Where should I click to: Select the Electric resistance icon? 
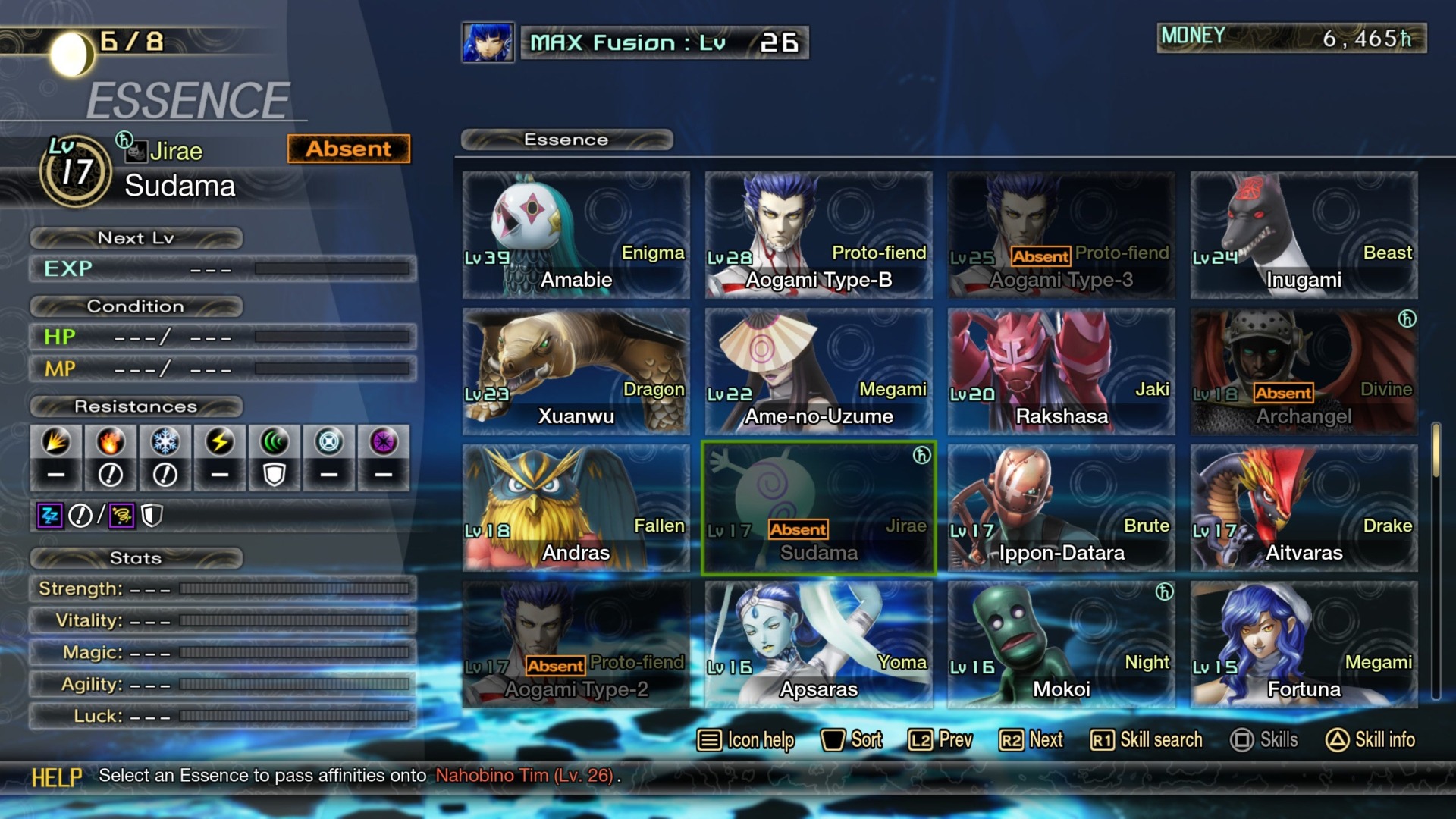point(220,458)
